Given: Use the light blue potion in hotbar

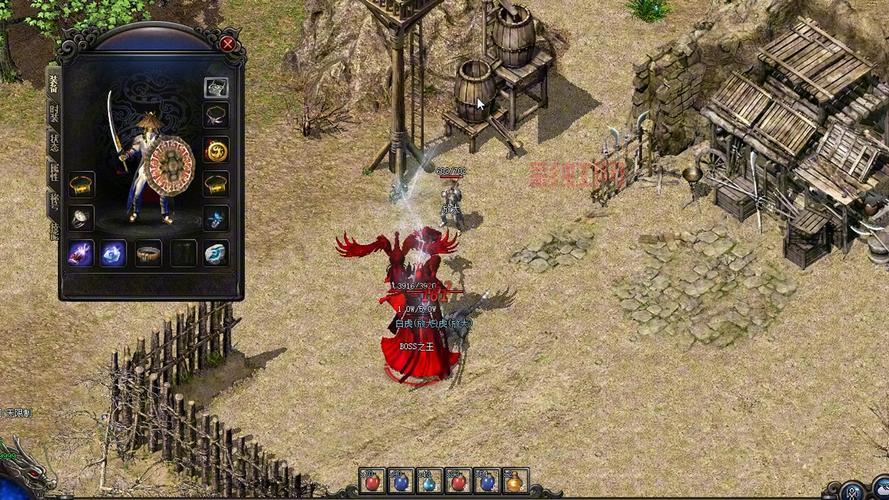Looking at the screenshot, I should click(x=430, y=482).
